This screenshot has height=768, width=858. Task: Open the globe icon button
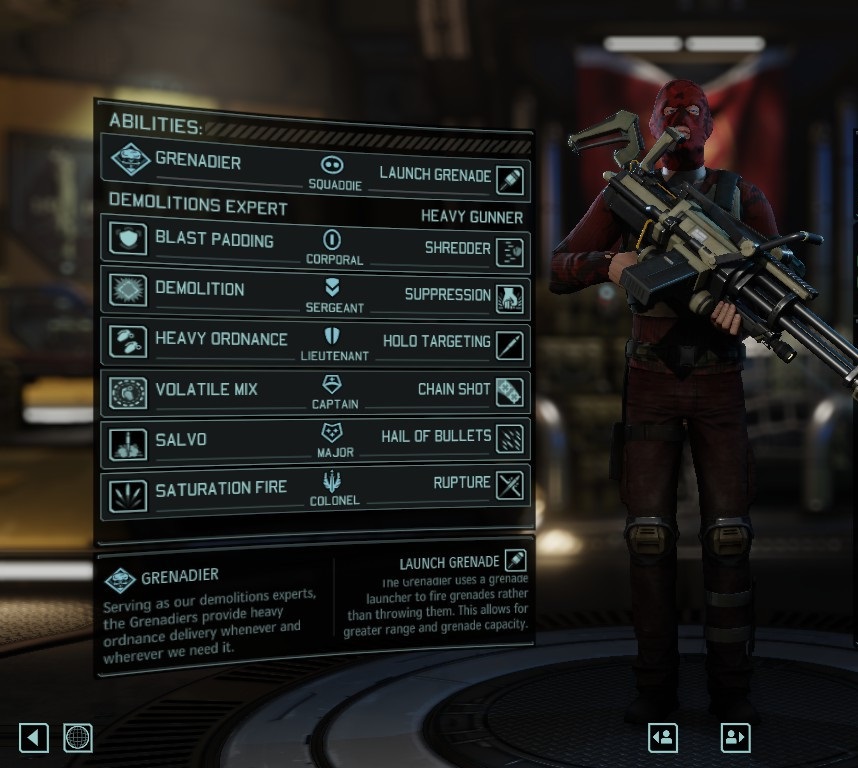78,738
